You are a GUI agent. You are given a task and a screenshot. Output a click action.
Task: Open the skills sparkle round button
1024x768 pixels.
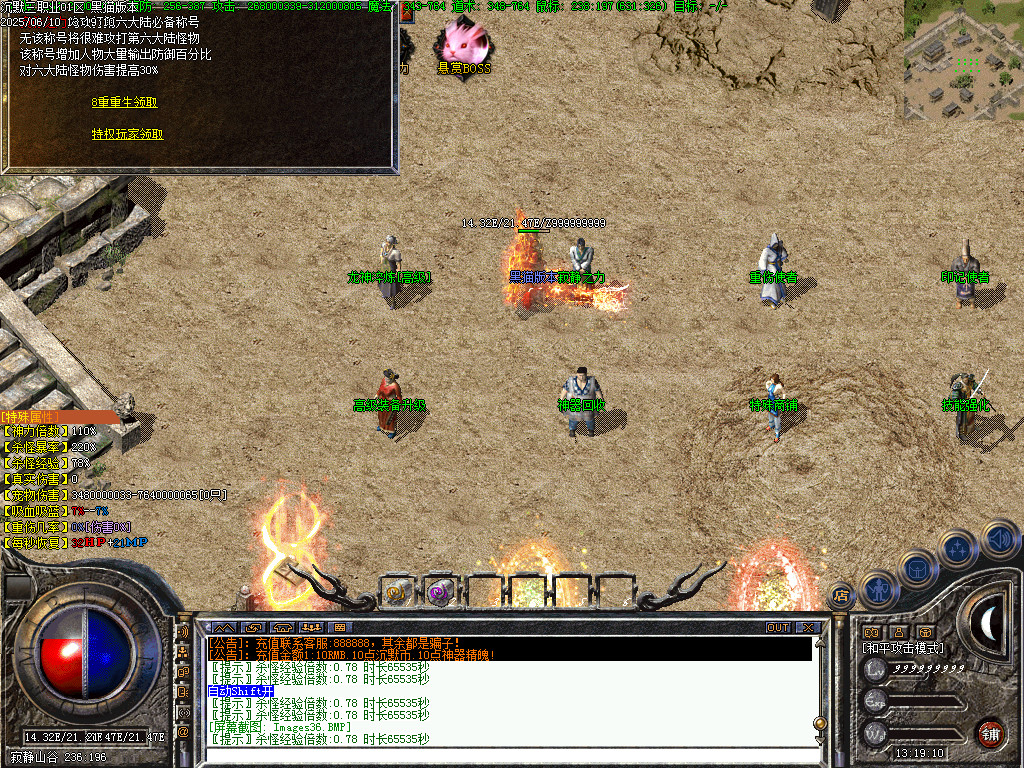[x=958, y=548]
